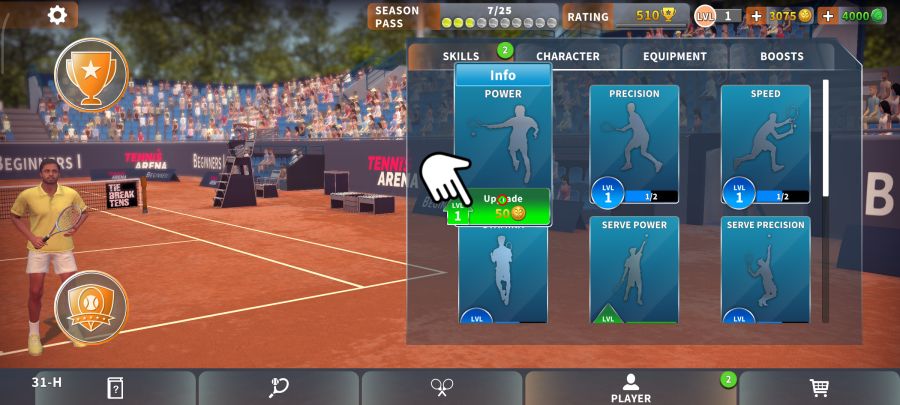Open the card with question mark menu
The image size is (900, 405).
[x=115, y=388]
